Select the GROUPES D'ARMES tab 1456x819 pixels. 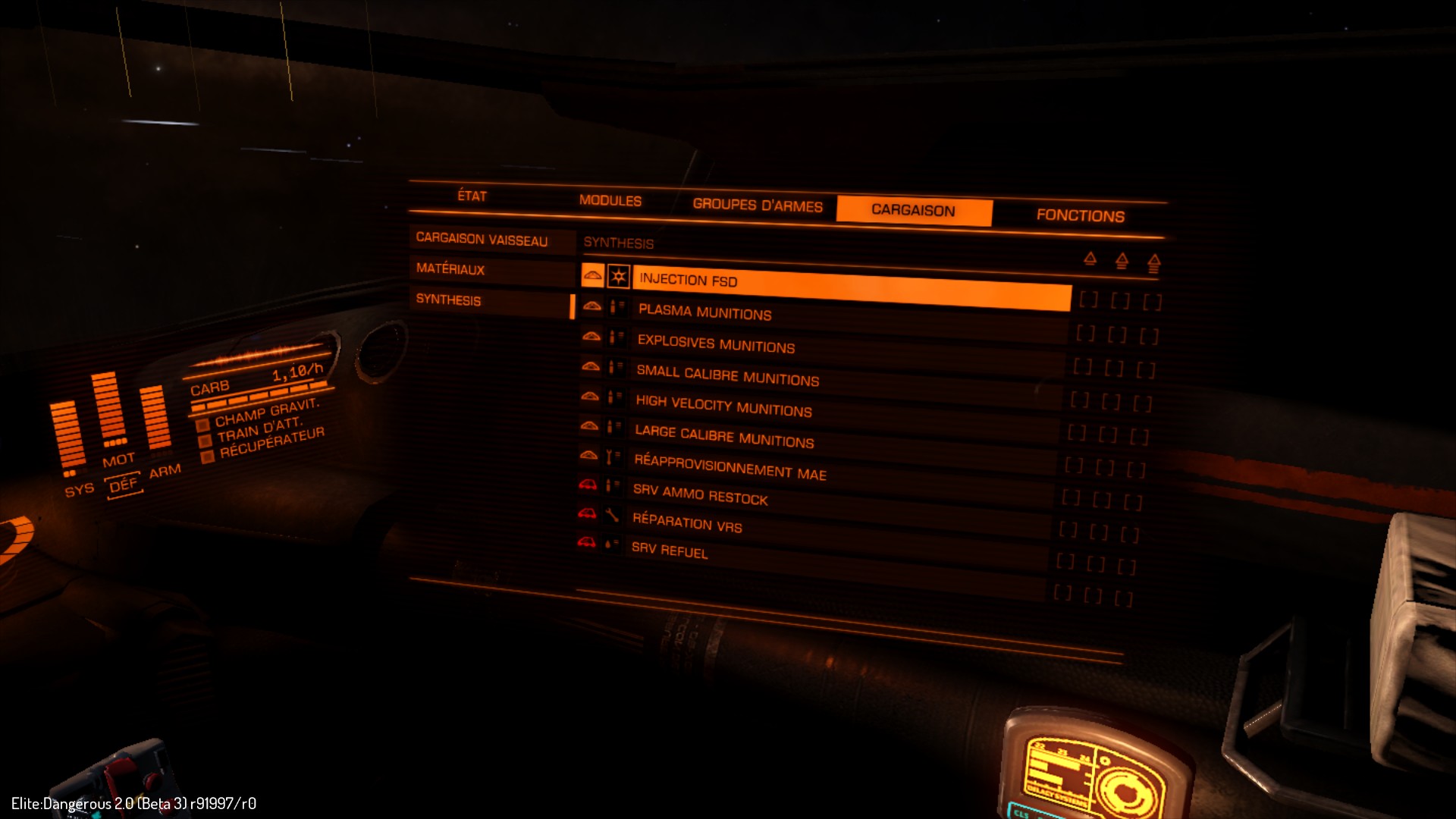(757, 206)
